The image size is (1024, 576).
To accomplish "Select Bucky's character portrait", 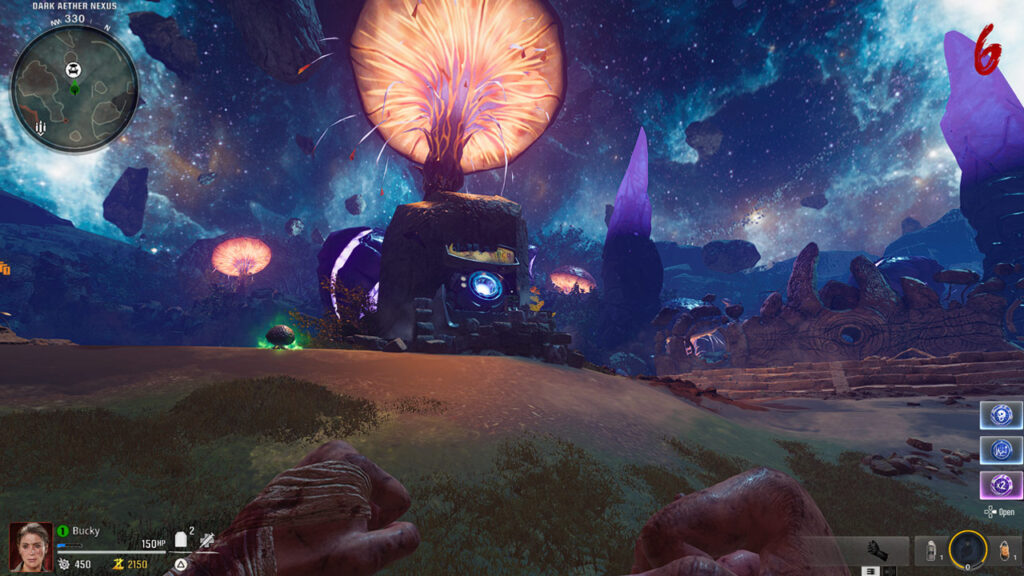I will coord(30,547).
